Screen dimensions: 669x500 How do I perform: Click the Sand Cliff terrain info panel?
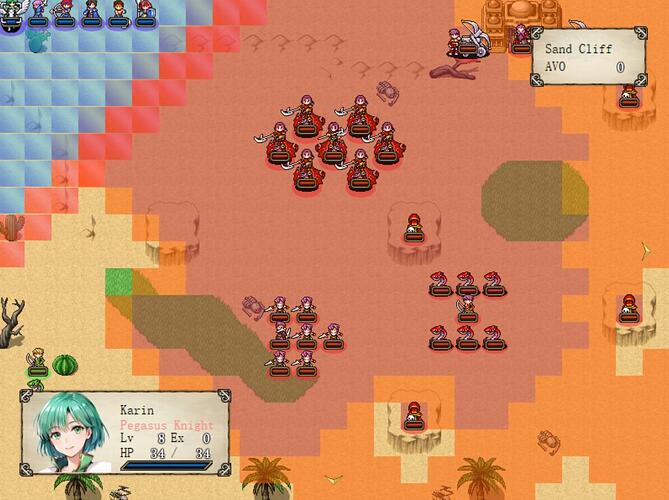click(587, 56)
